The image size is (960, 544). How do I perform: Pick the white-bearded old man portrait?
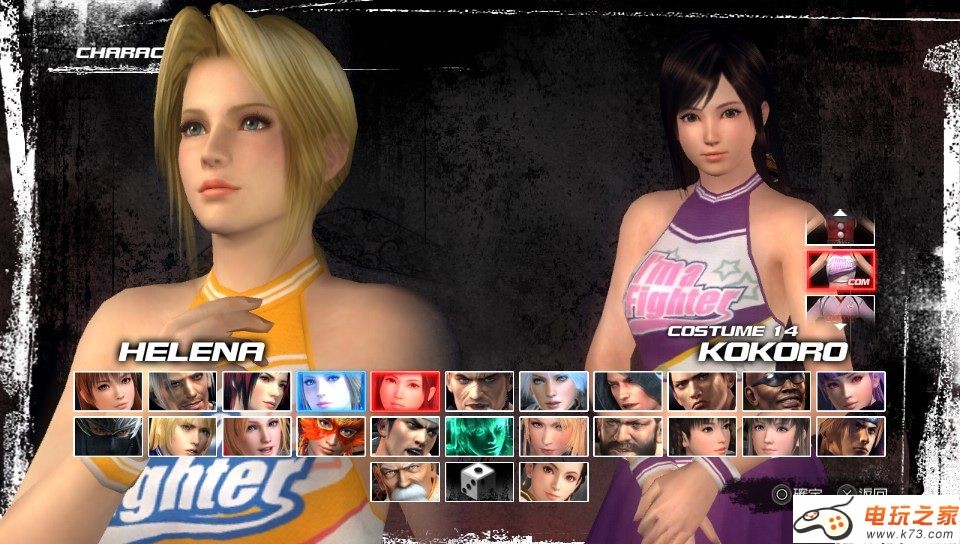pos(405,481)
